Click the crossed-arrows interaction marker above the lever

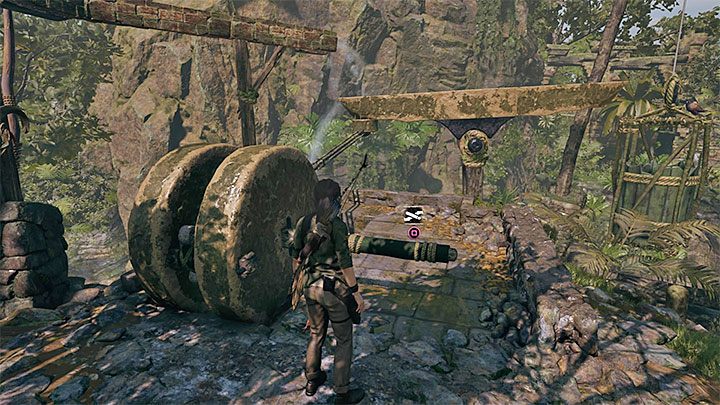(412, 213)
